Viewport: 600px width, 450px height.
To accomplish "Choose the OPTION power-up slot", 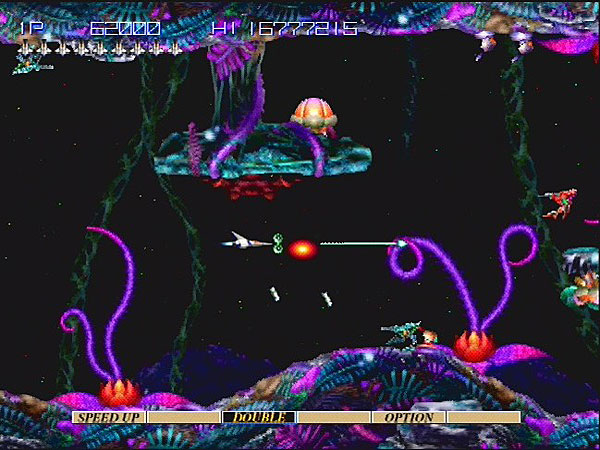I will [x=408, y=417].
